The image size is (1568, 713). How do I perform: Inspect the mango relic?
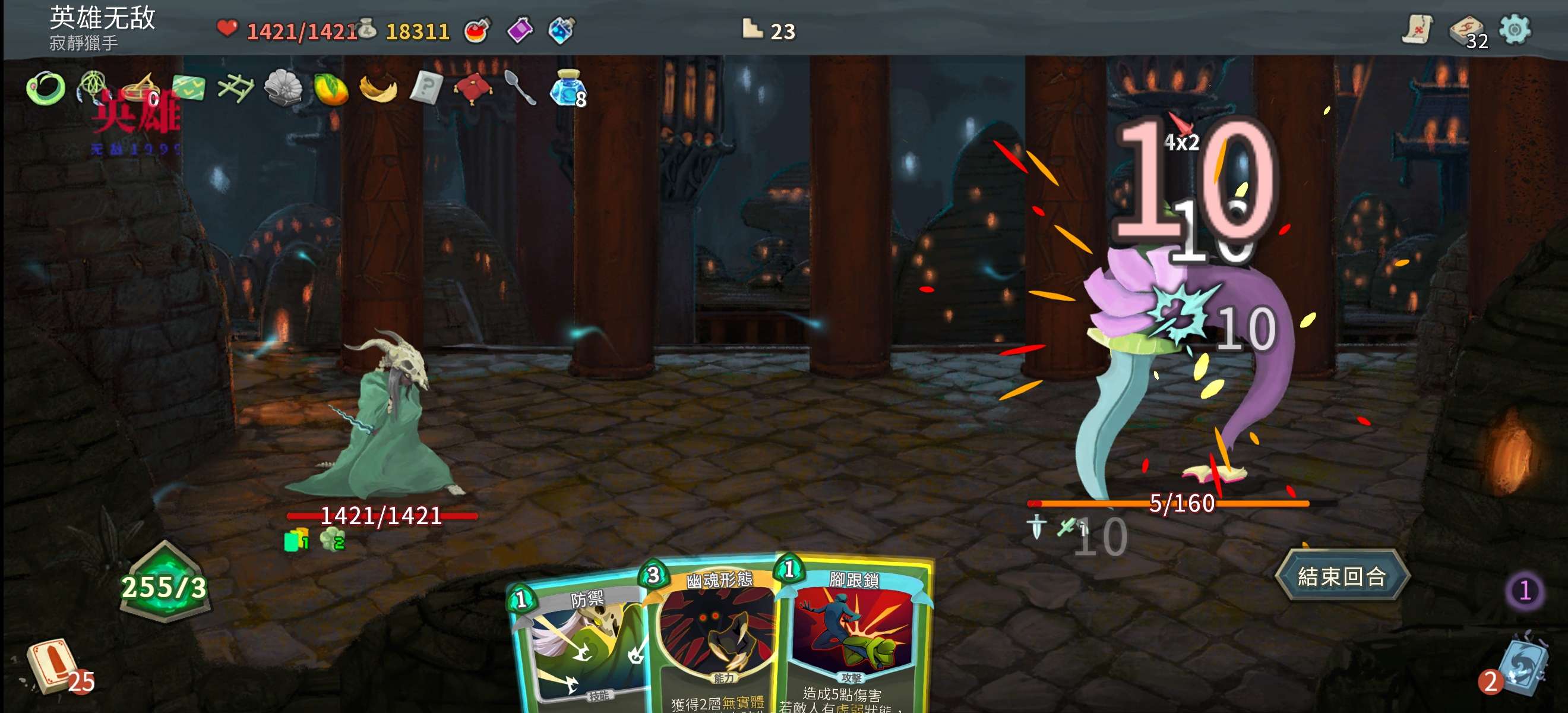pos(330,89)
